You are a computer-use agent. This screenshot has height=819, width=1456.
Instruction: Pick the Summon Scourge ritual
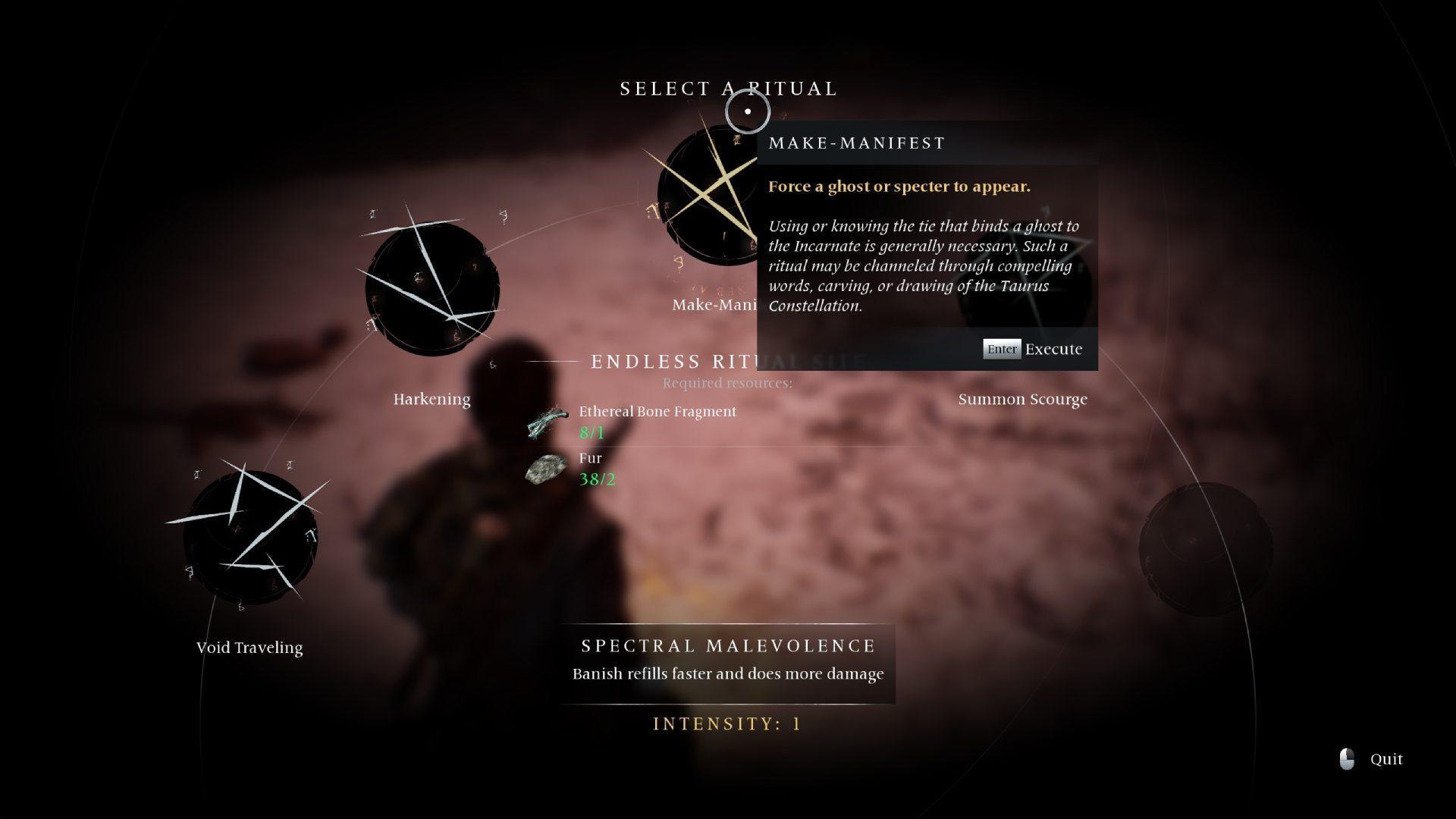pyautogui.click(x=1022, y=399)
